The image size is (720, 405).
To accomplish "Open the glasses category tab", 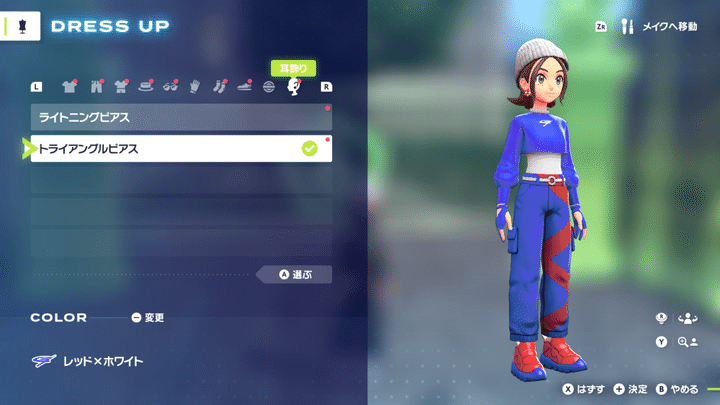I will (x=171, y=87).
